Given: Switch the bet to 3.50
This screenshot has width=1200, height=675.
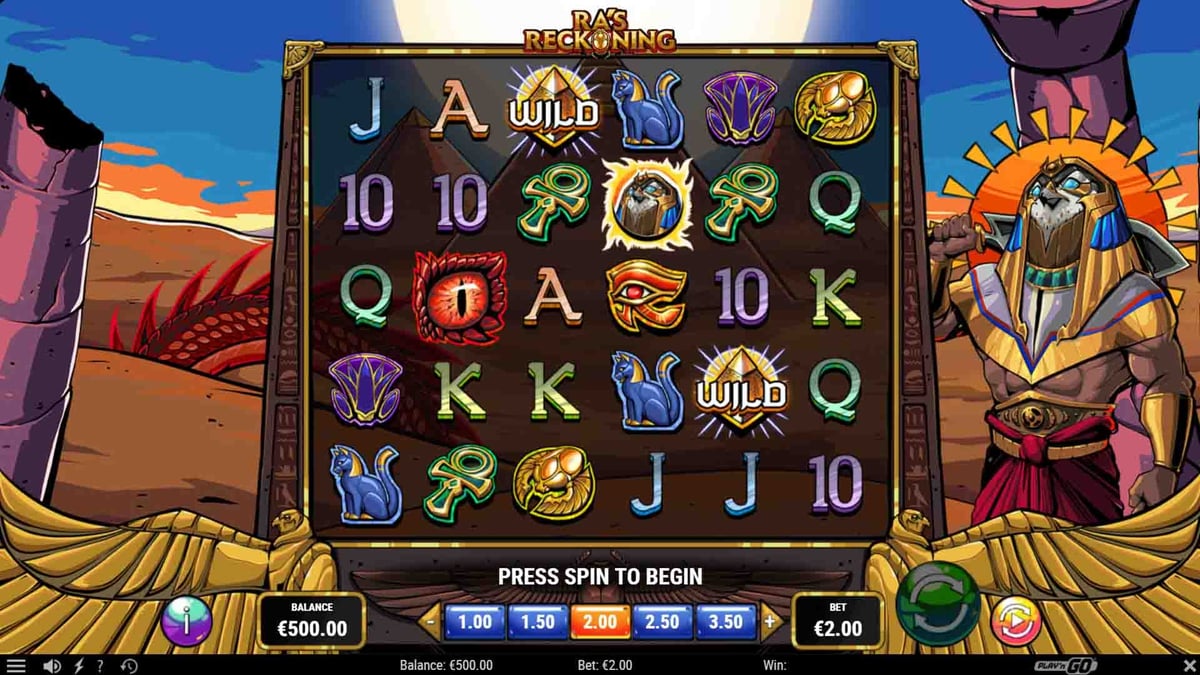Looking at the screenshot, I should (726, 622).
